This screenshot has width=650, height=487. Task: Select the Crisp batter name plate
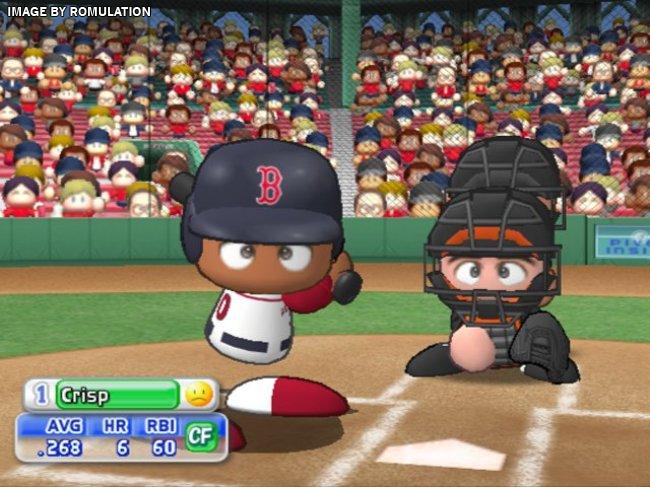pyautogui.click(x=117, y=394)
